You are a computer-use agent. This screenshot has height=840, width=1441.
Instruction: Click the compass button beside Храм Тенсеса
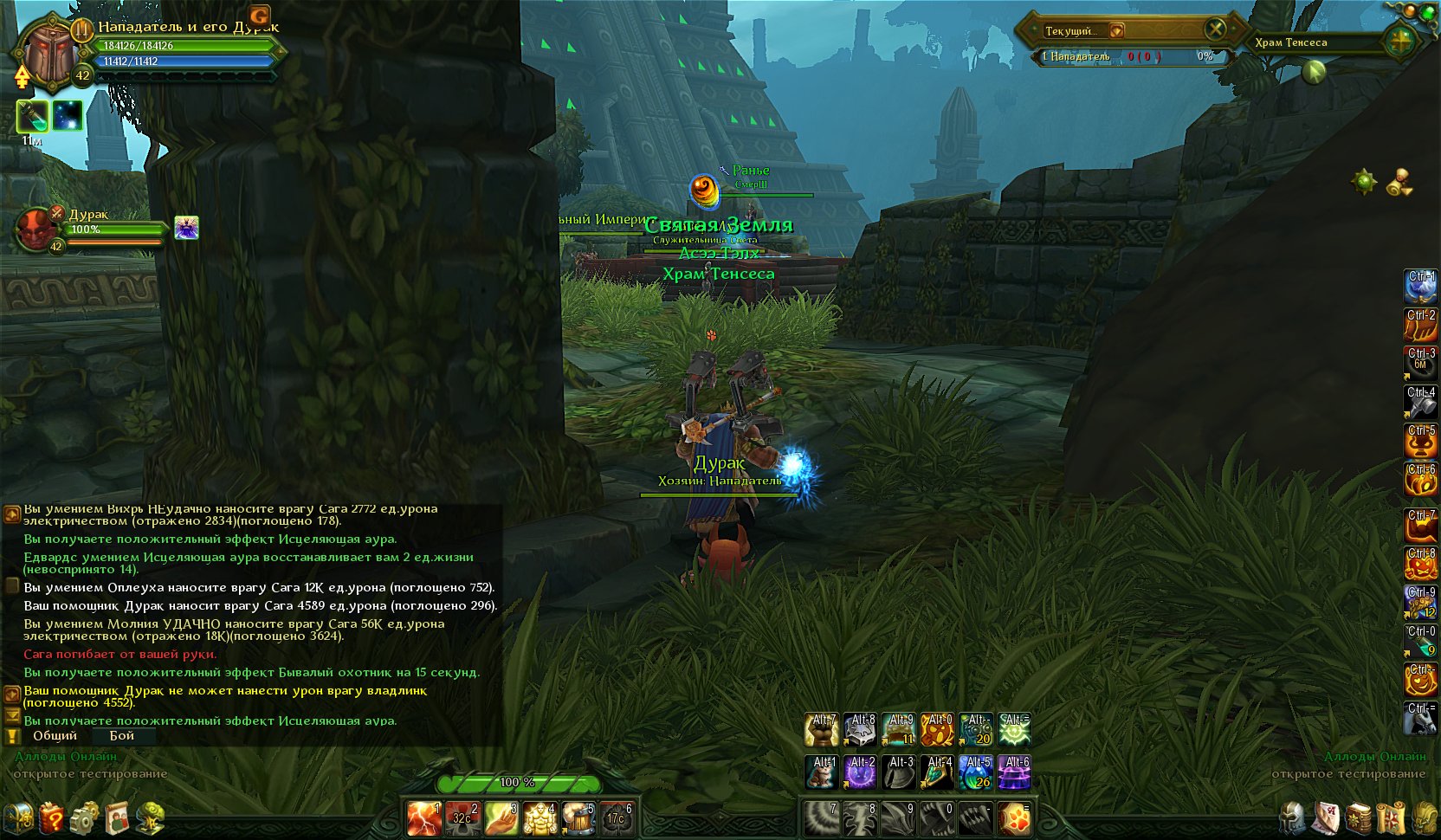click(x=1399, y=41)
